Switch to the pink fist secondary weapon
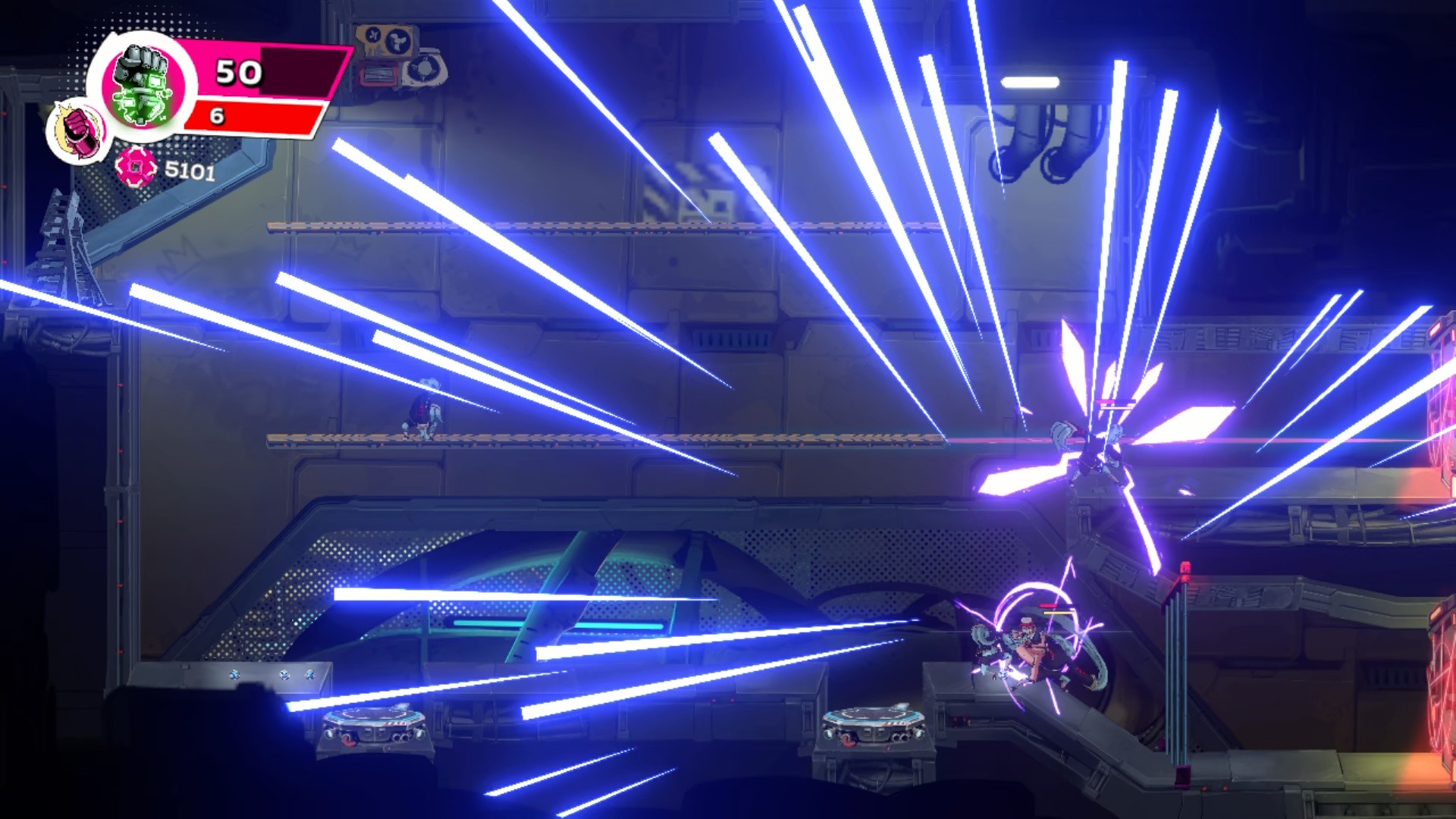 78,130
